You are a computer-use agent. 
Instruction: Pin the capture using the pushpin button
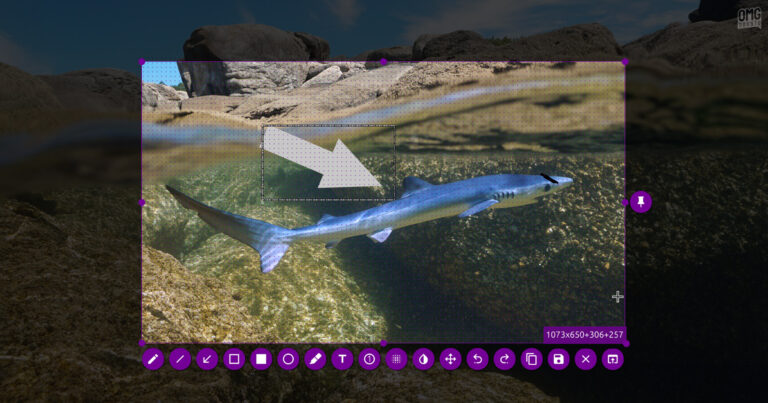[x=641, y=202]
